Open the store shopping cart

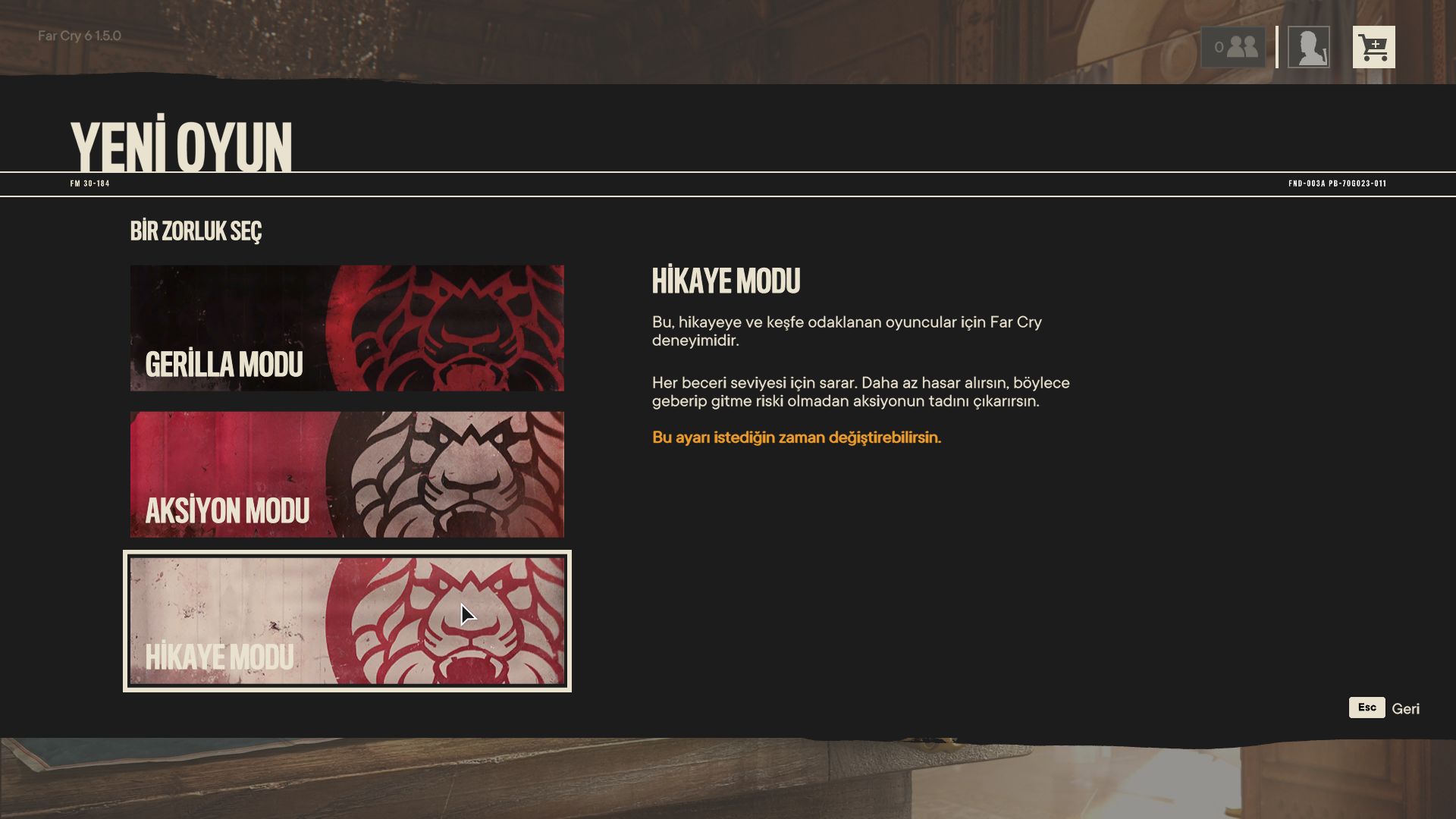pos(1373,47)
